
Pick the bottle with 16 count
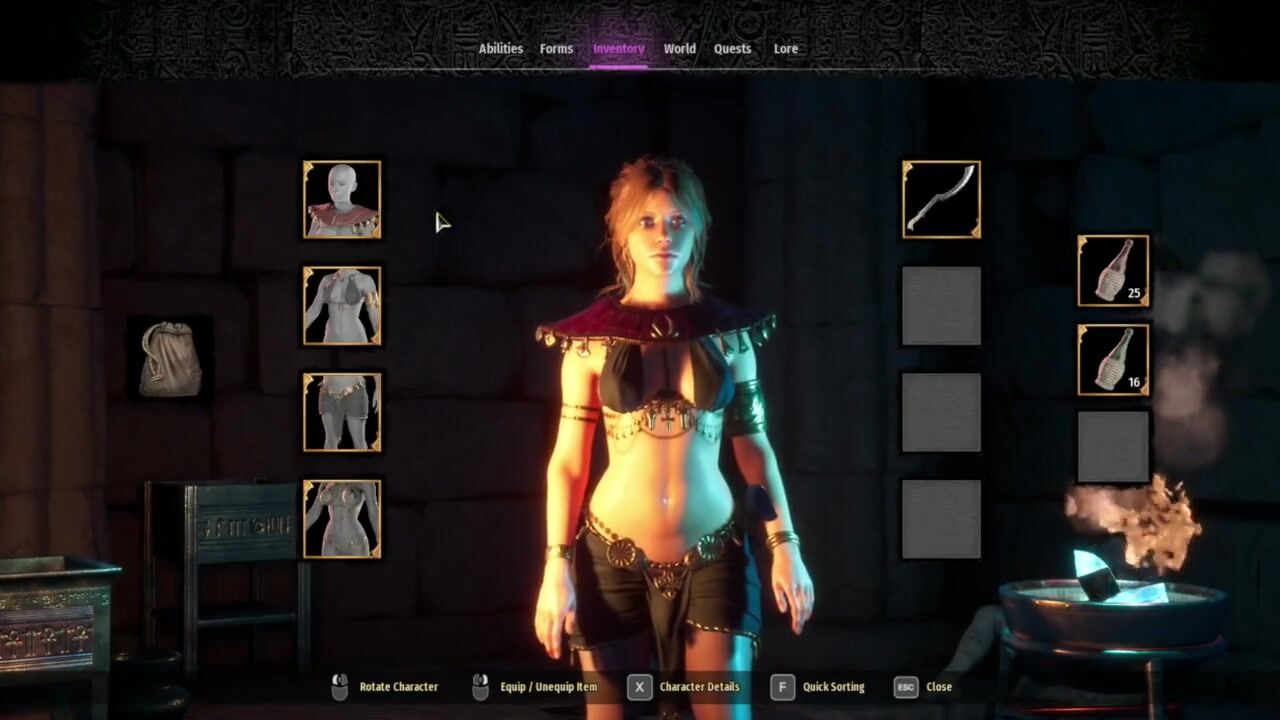[1113, 359]
